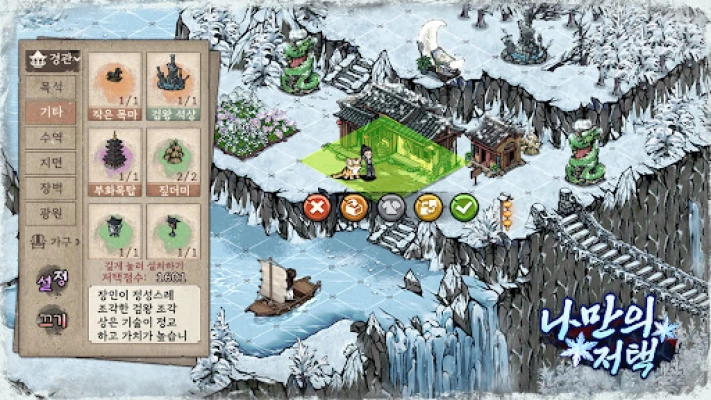Choose the 광원 tab
This screenshot has width=711, height=400.
coord(50,212)
